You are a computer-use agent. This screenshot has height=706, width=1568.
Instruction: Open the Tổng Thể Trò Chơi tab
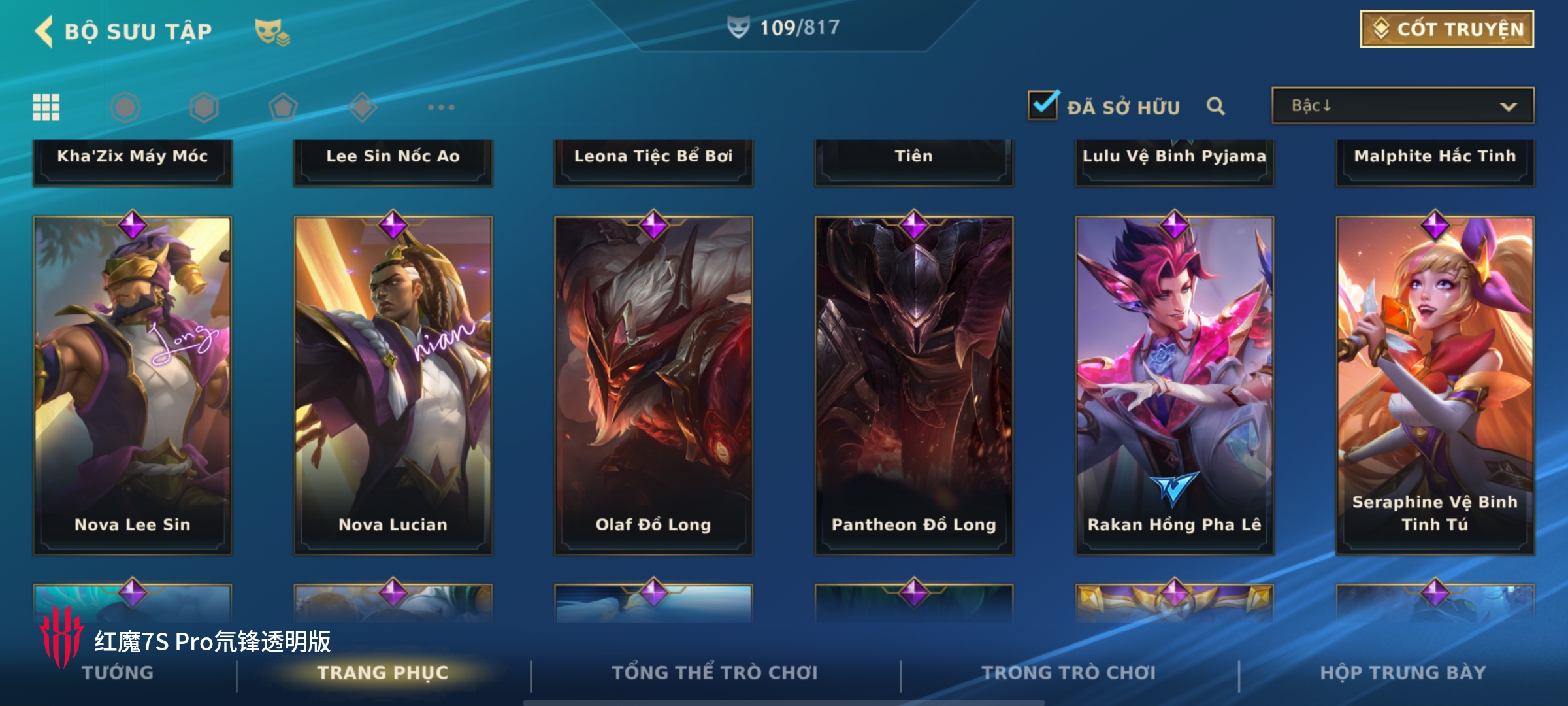point(715,673)
